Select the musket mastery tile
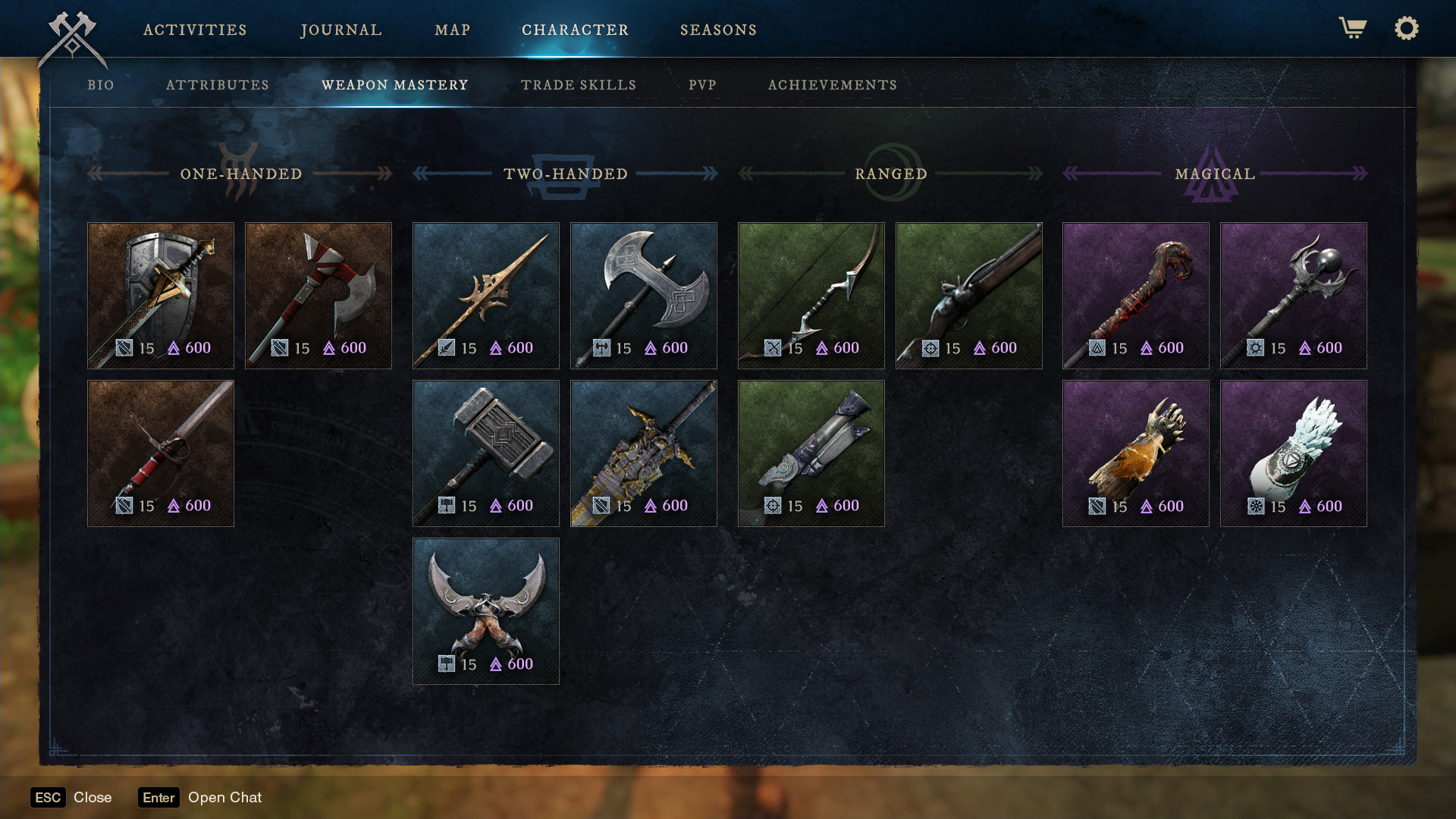Viewport: 1456px width, 819px height. point(969,296)
